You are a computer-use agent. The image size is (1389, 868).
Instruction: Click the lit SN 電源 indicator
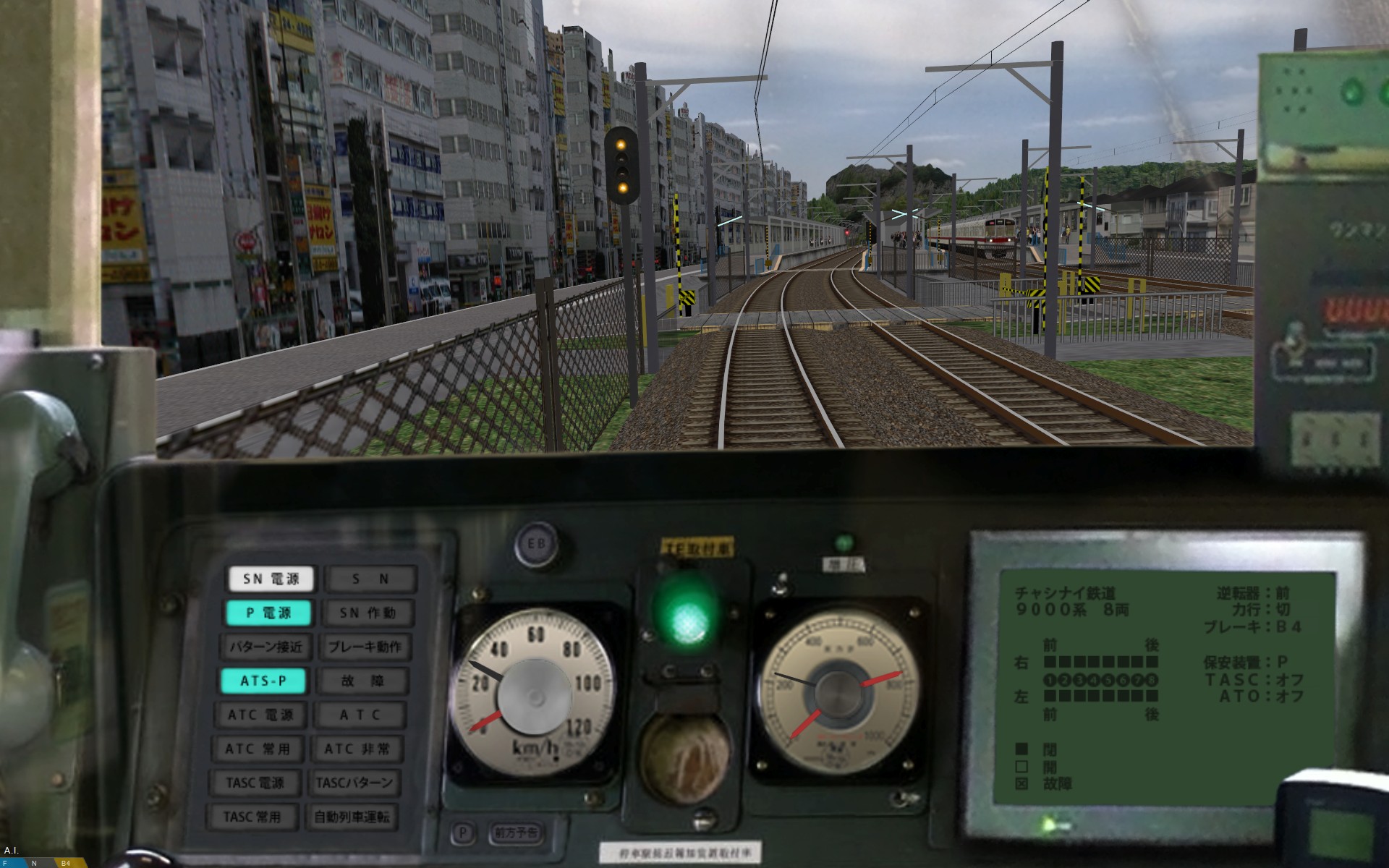pos(271,579)
